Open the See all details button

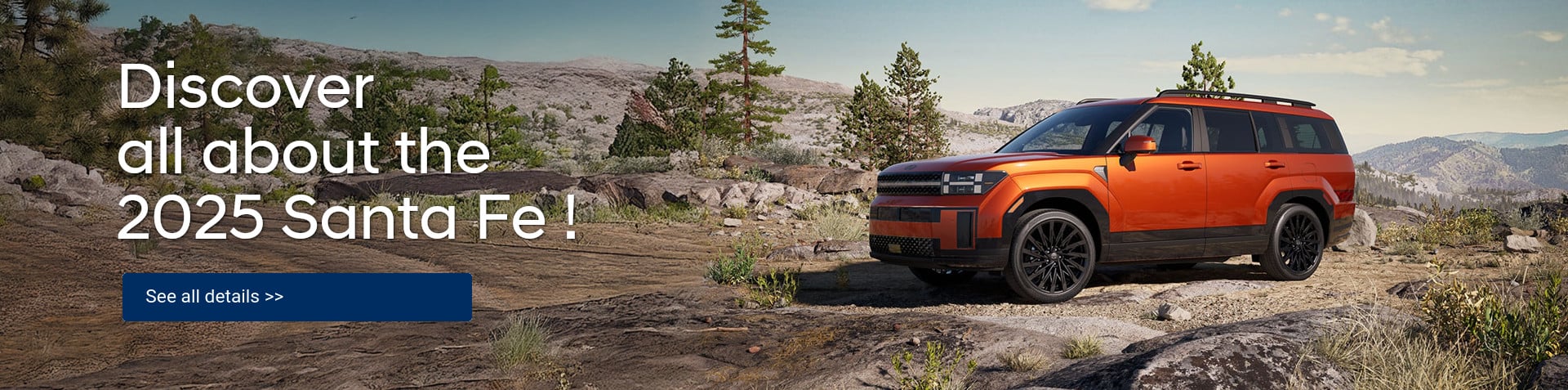pyautogui.click(x=296, y=297)
